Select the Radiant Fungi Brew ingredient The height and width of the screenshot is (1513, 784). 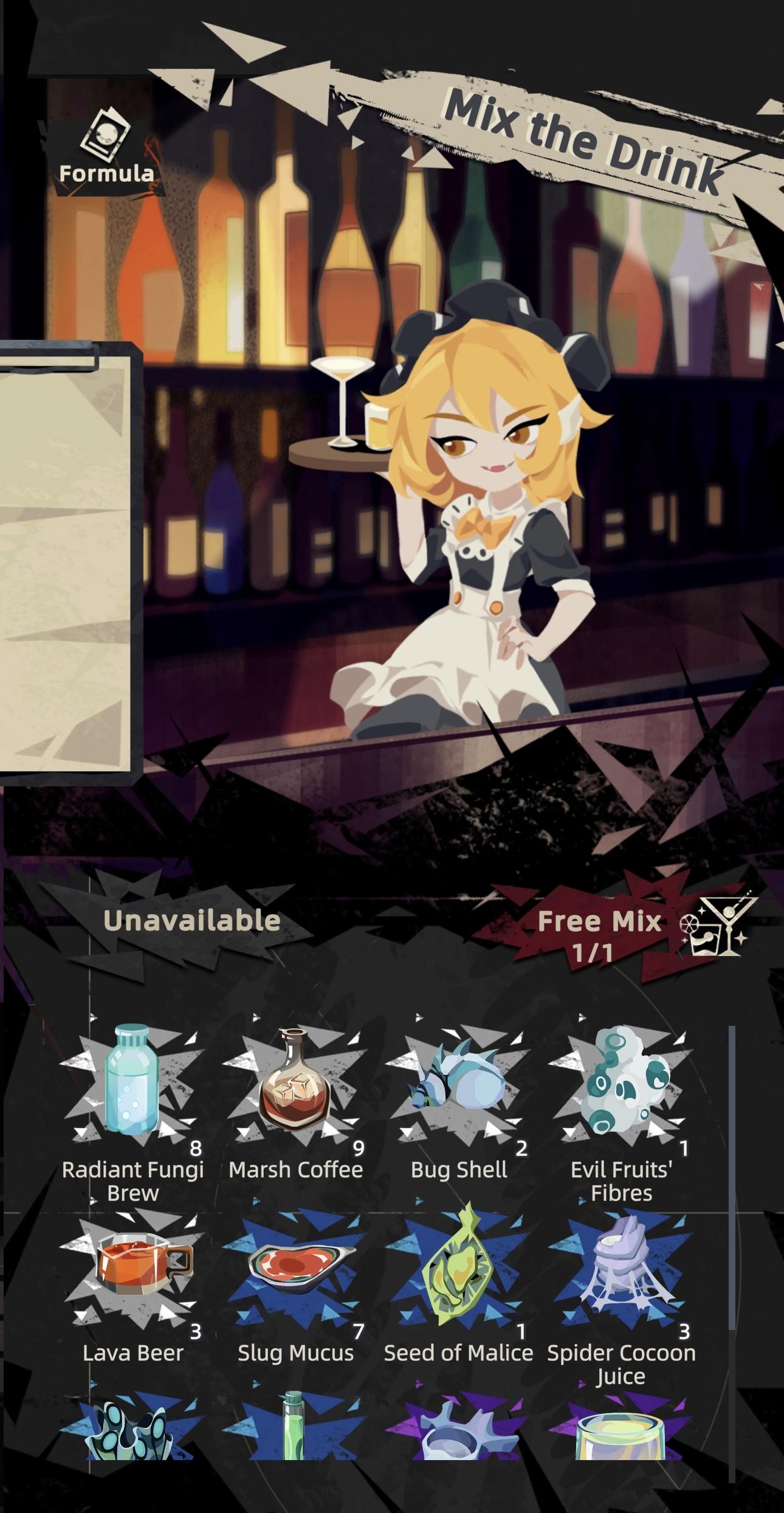[x=132, y=1079]
